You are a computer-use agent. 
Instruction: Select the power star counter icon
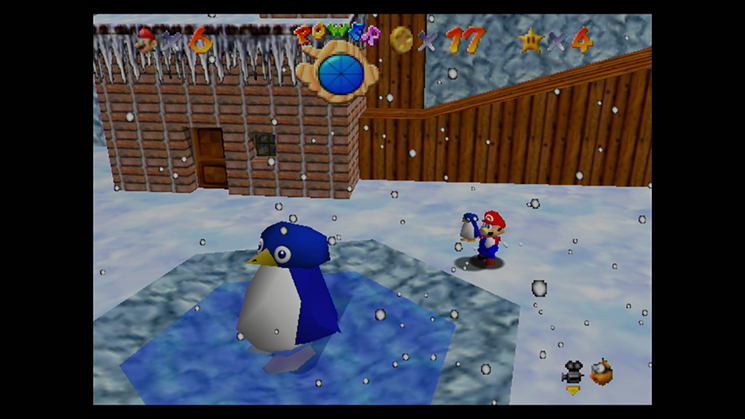point(529,40)
